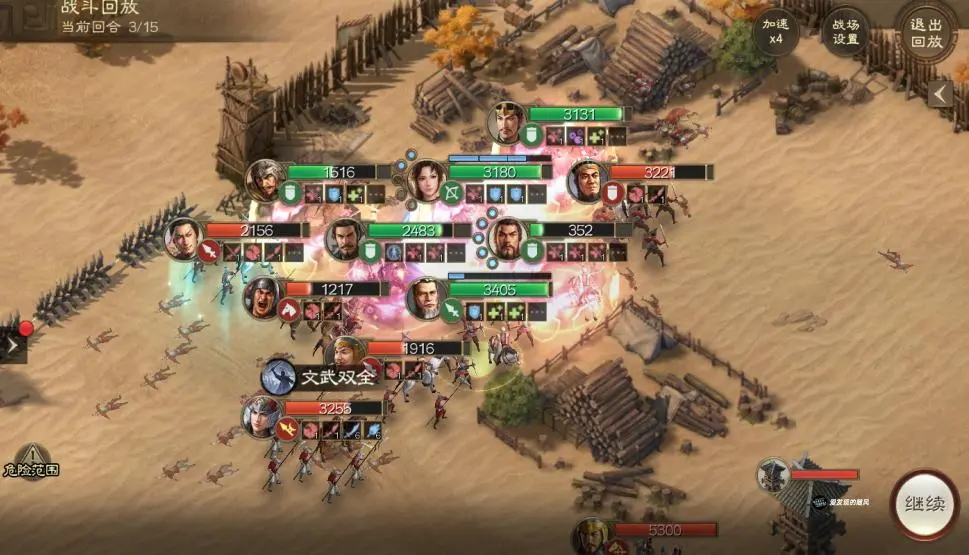Select the female general portrait with 3180 troops
This screenshot has height=555, width=969.
click(426, 180)
